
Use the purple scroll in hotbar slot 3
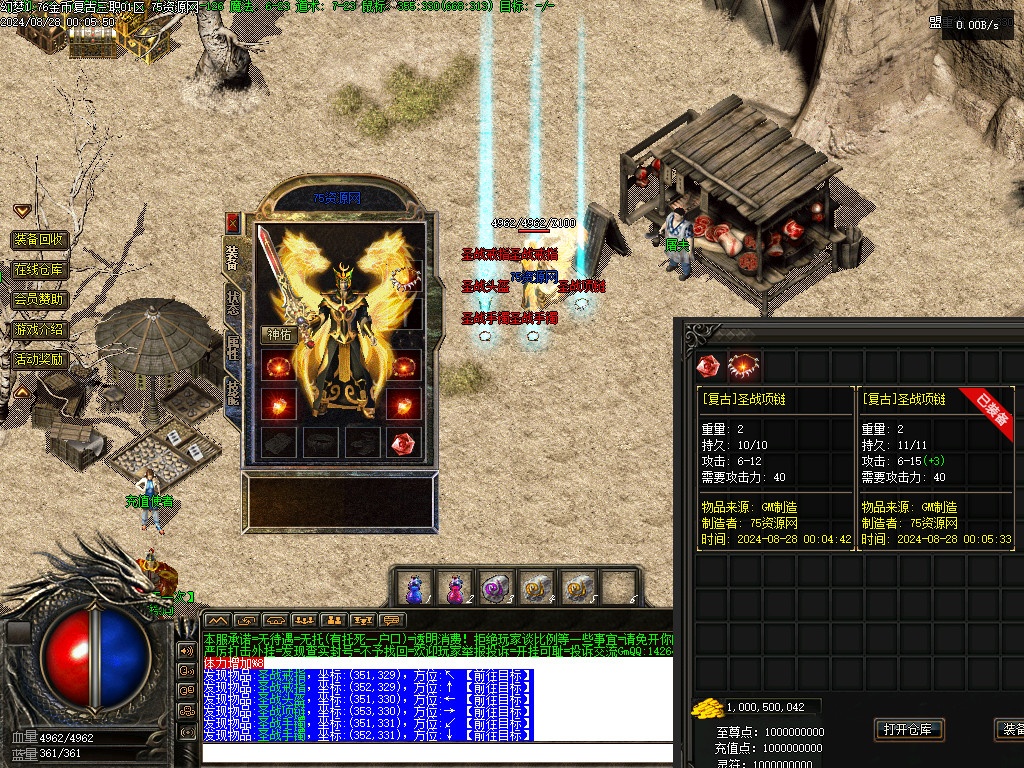(493, 586)
